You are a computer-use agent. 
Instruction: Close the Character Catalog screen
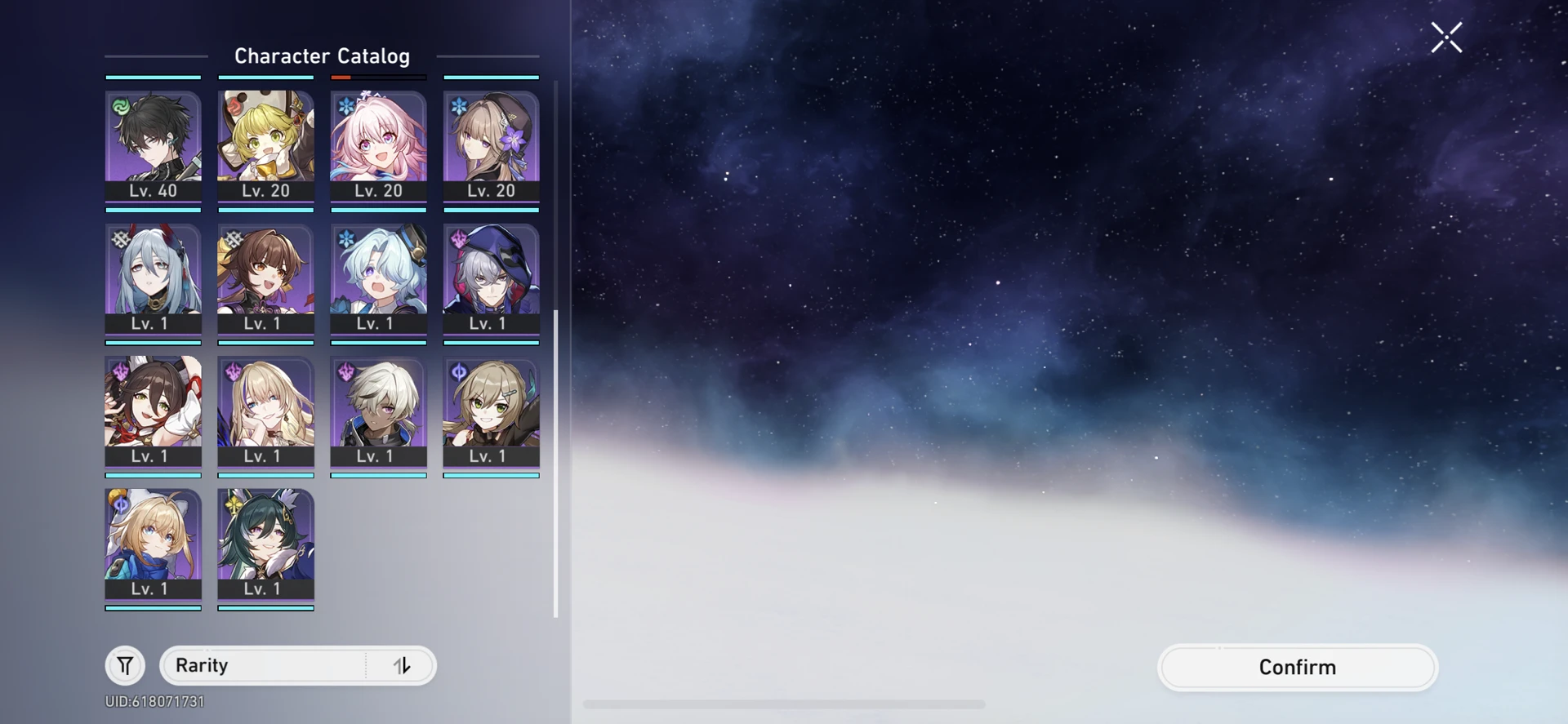[1445, 37]
